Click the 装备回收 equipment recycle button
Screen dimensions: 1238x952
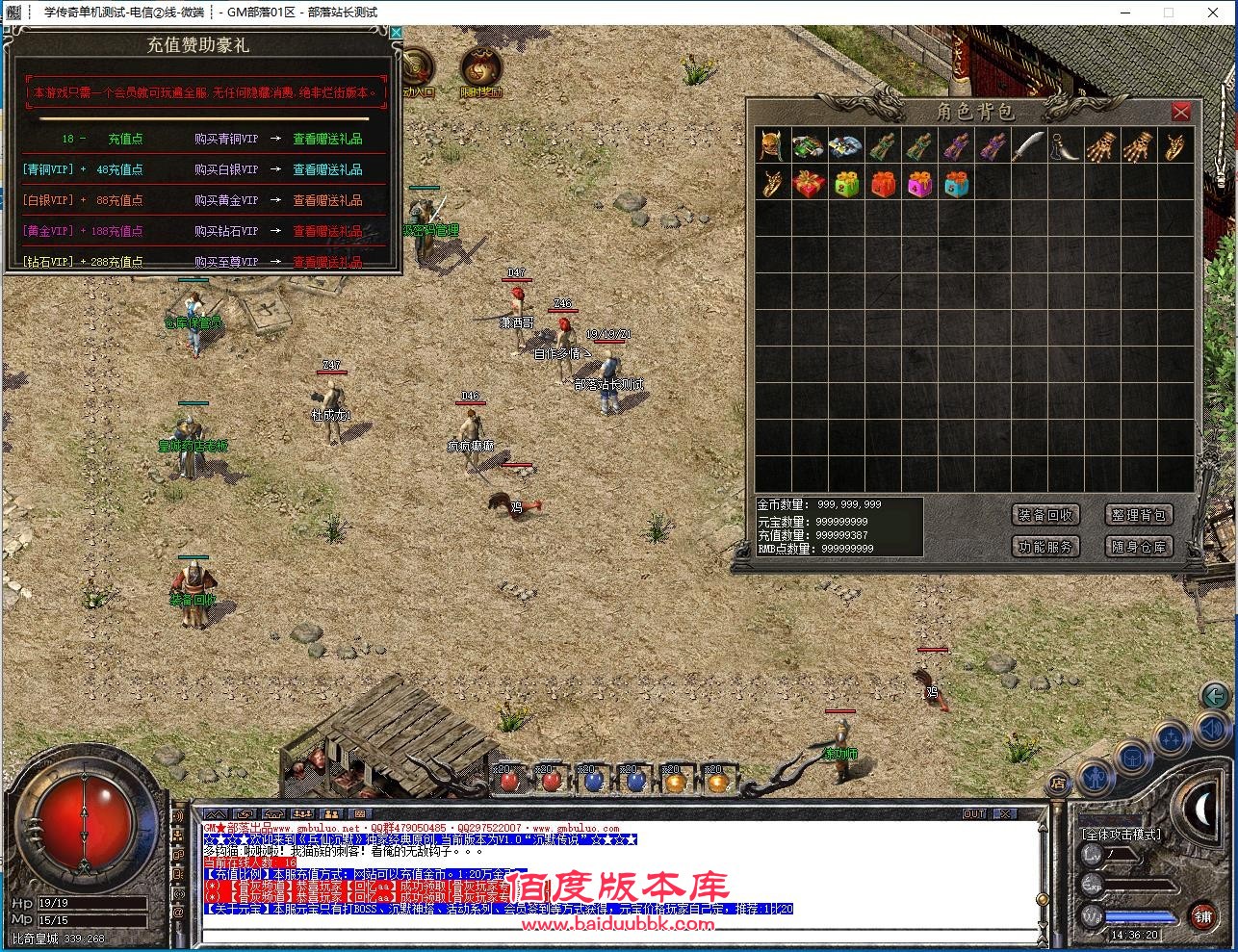click(1046, 514)
